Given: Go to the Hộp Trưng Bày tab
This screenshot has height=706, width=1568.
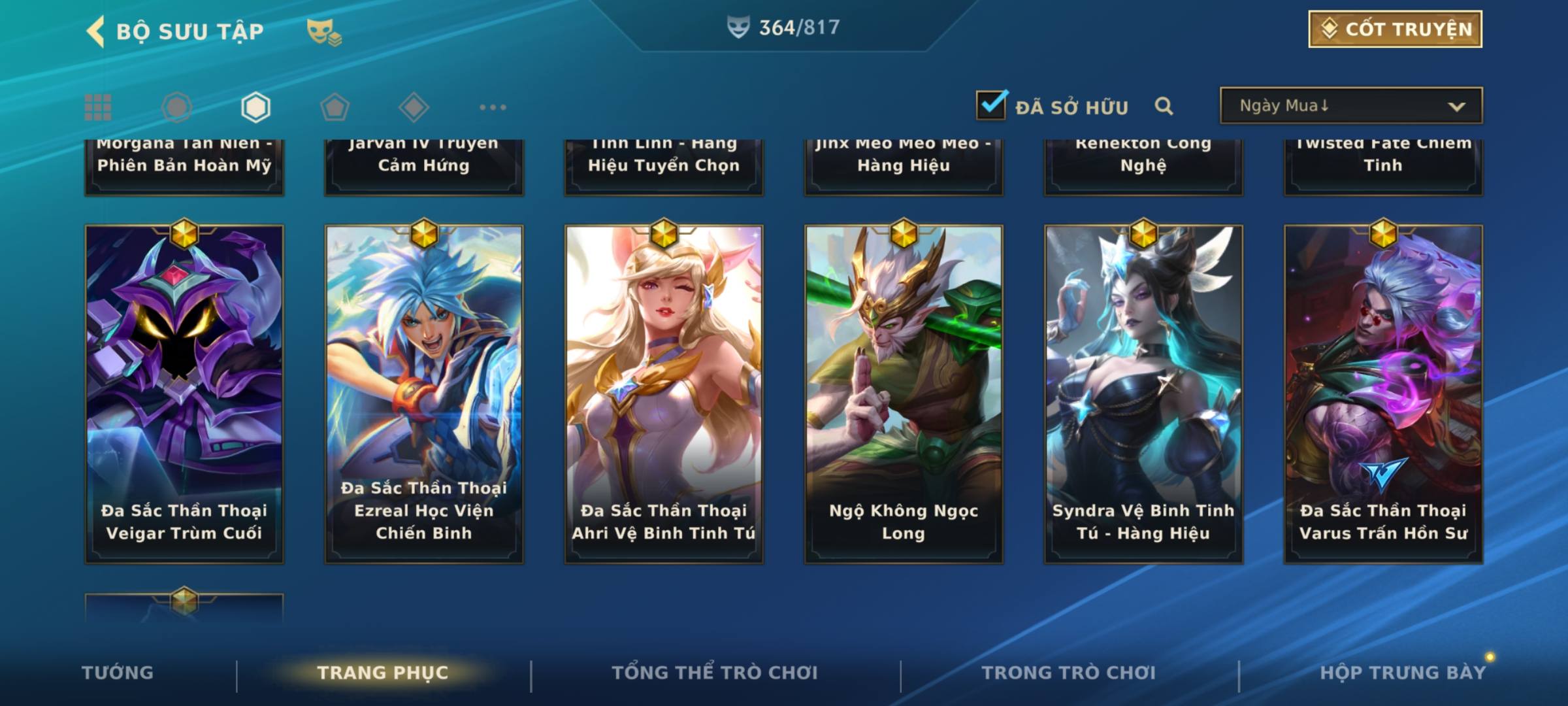Looking at the screenshot, I should point(1402,673).
